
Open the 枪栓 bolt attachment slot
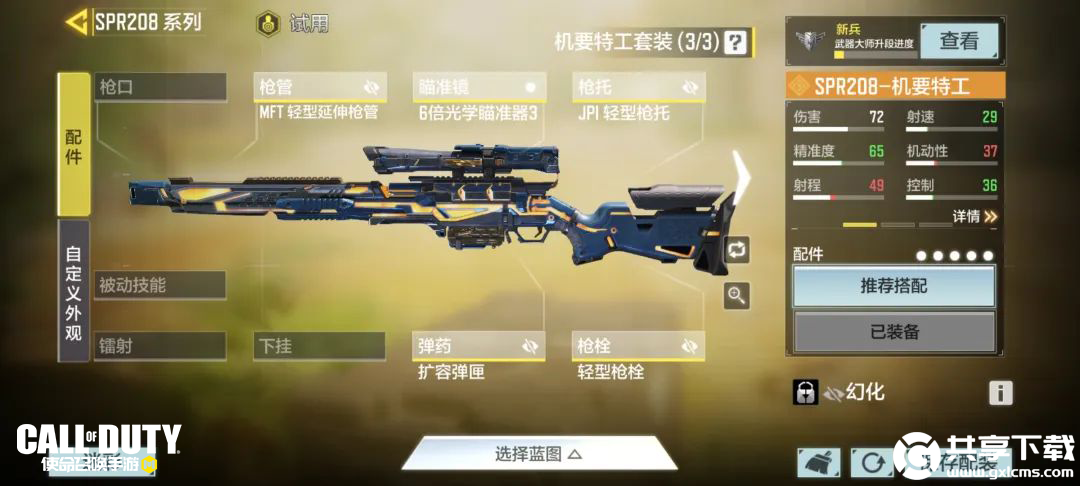(x=639, y=346)
